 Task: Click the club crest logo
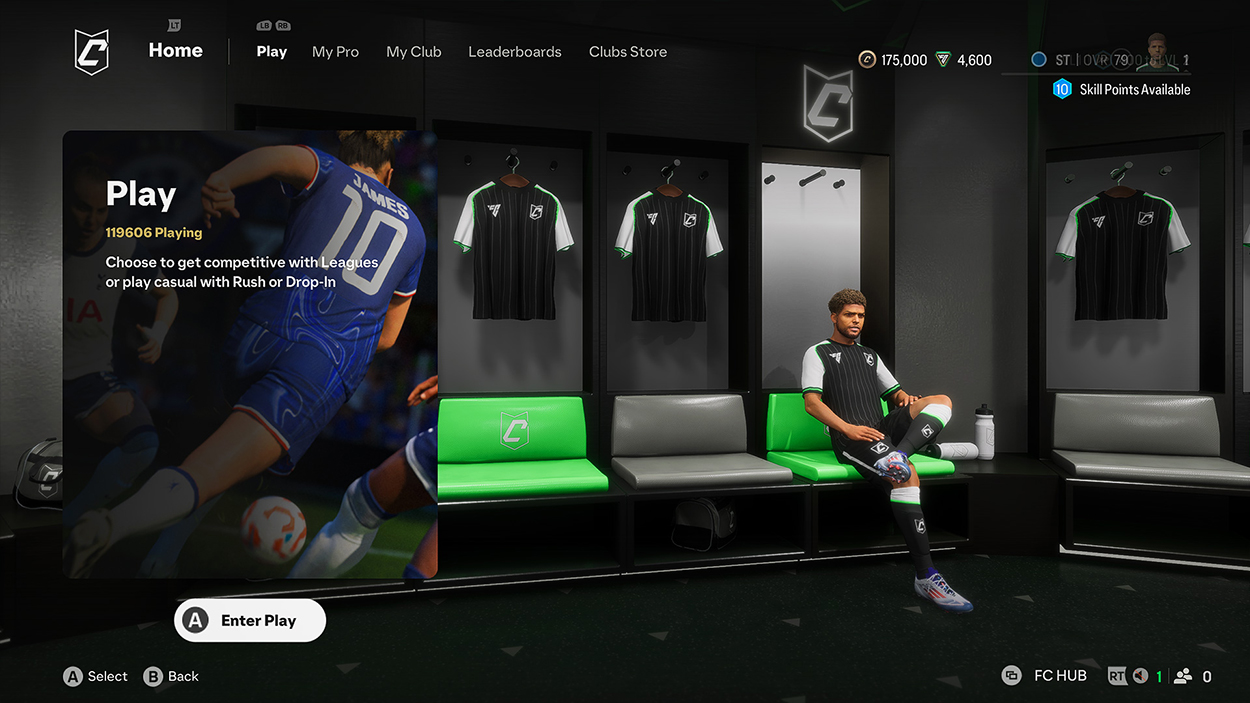click(x=91, y=52)
